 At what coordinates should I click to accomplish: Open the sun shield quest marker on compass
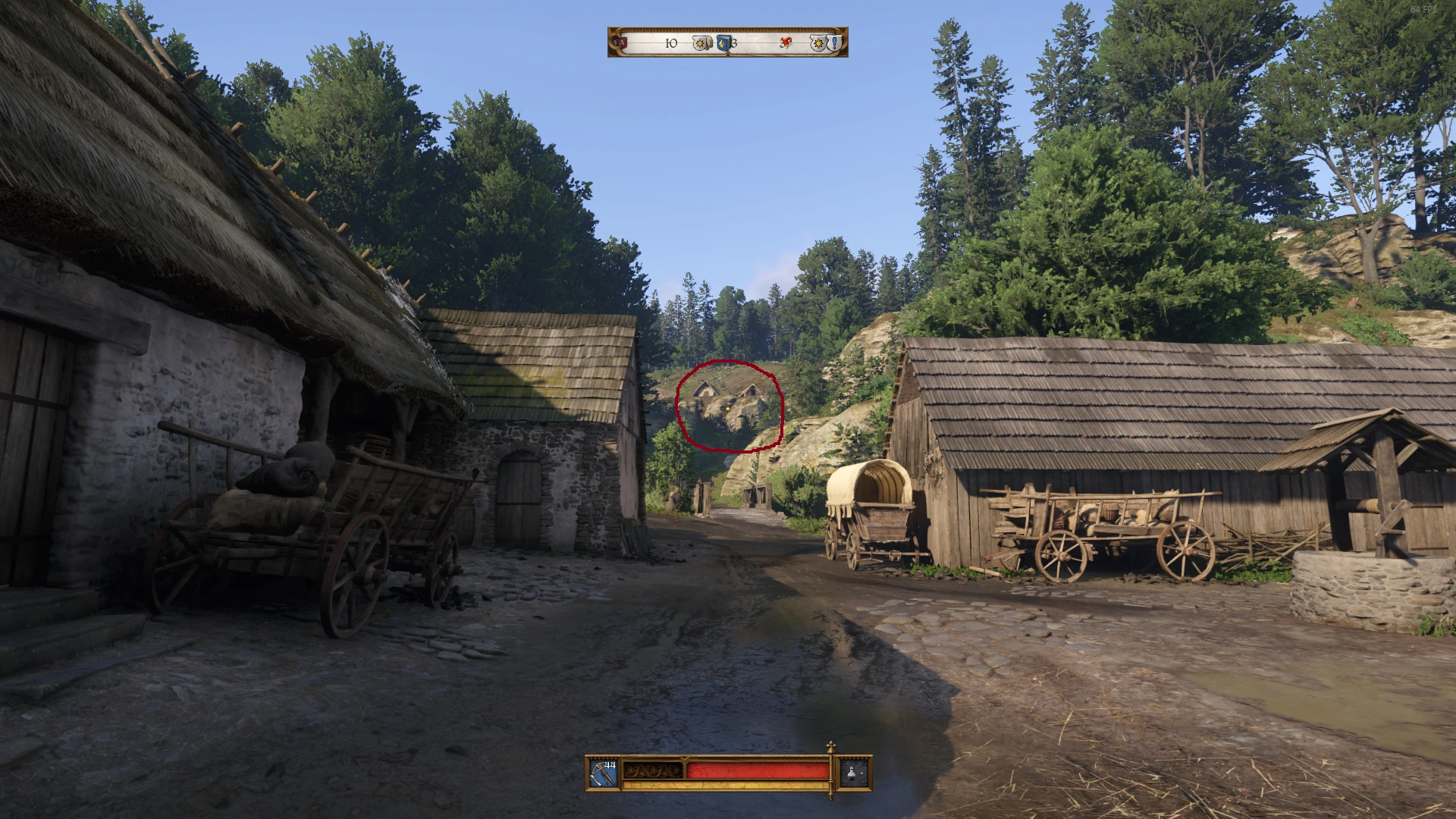818,42
